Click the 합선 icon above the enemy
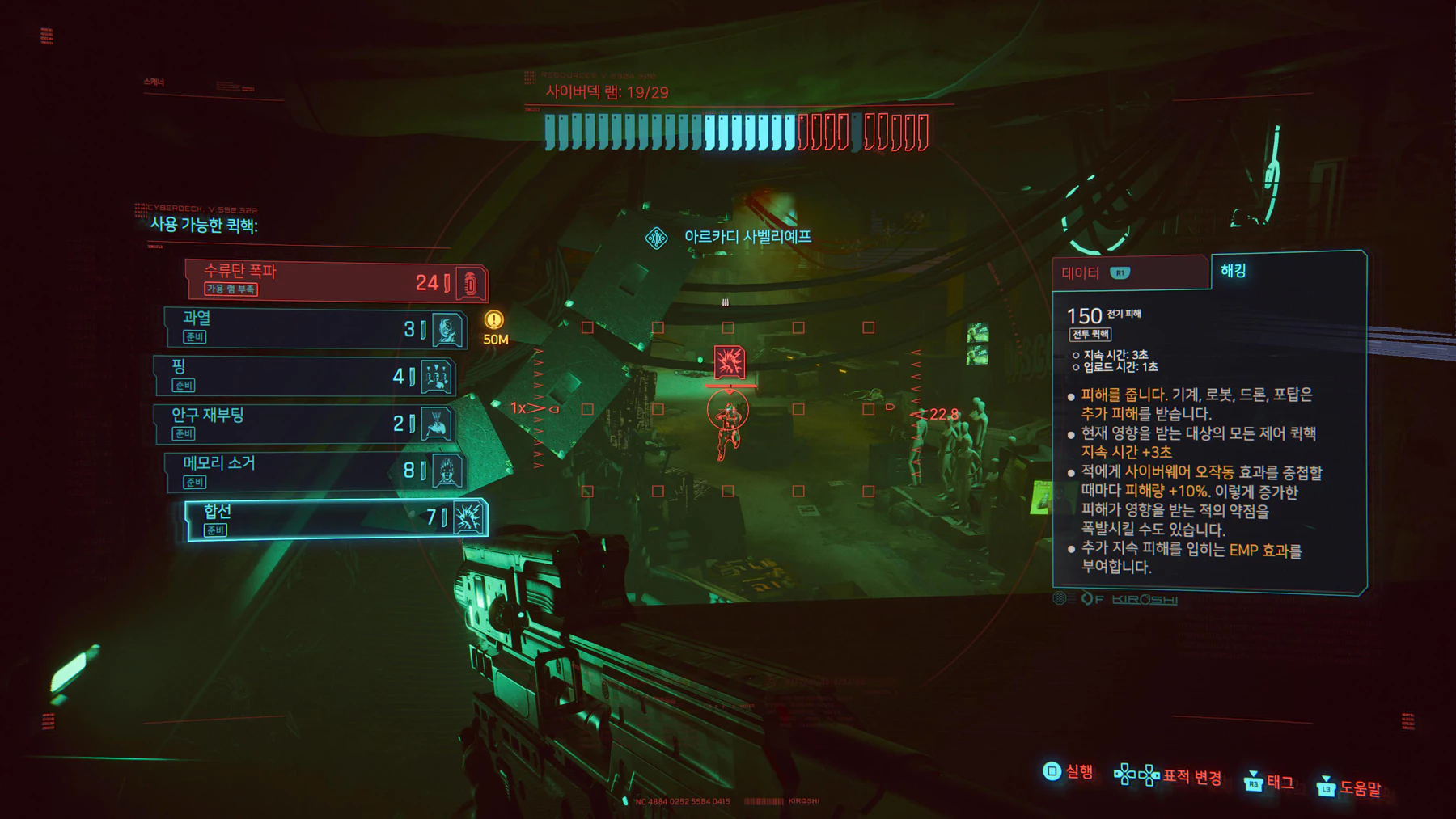The image size is (1456, 819). click(730, 361)
